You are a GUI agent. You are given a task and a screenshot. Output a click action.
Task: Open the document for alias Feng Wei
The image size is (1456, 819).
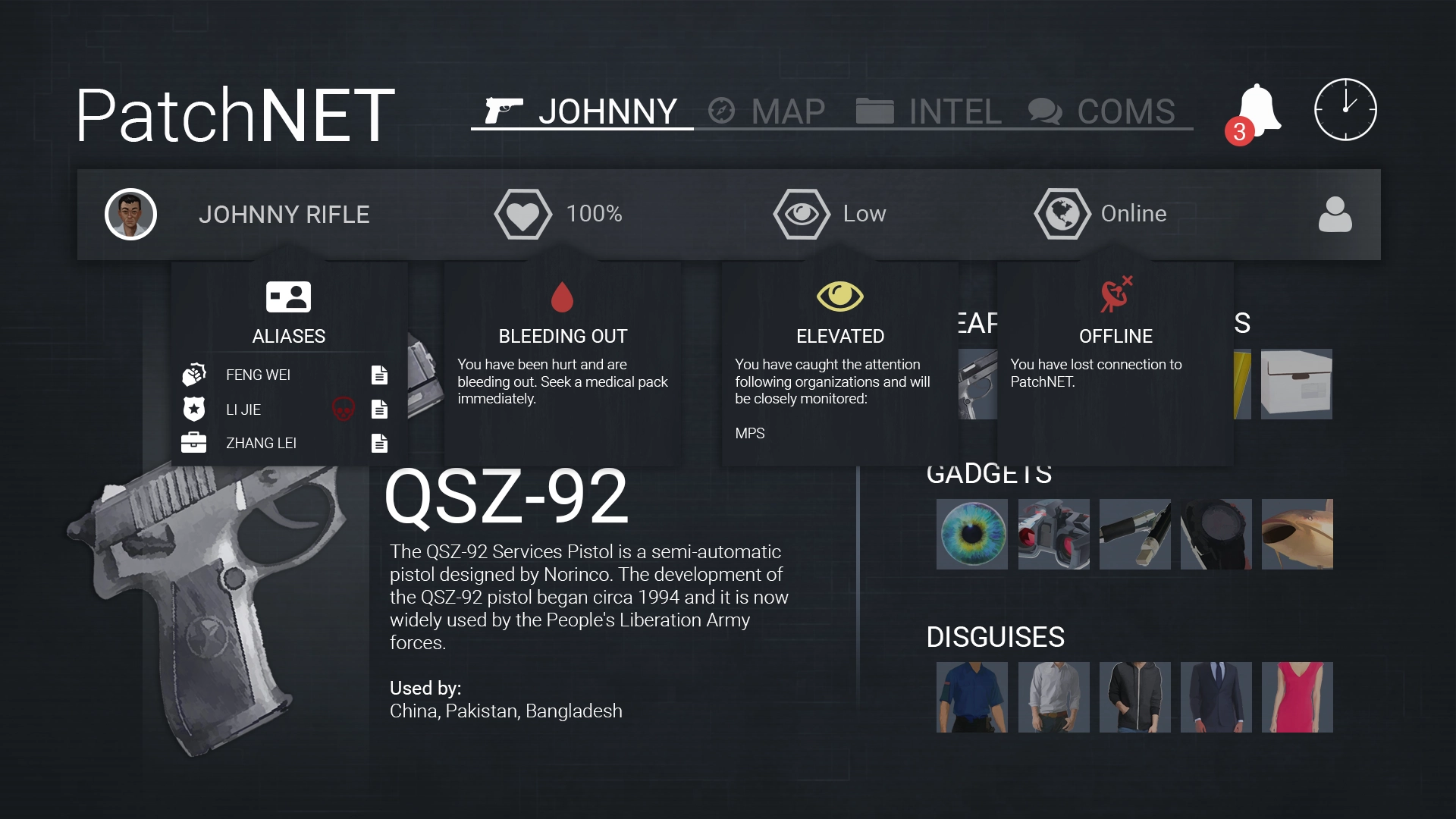(380, 375)
